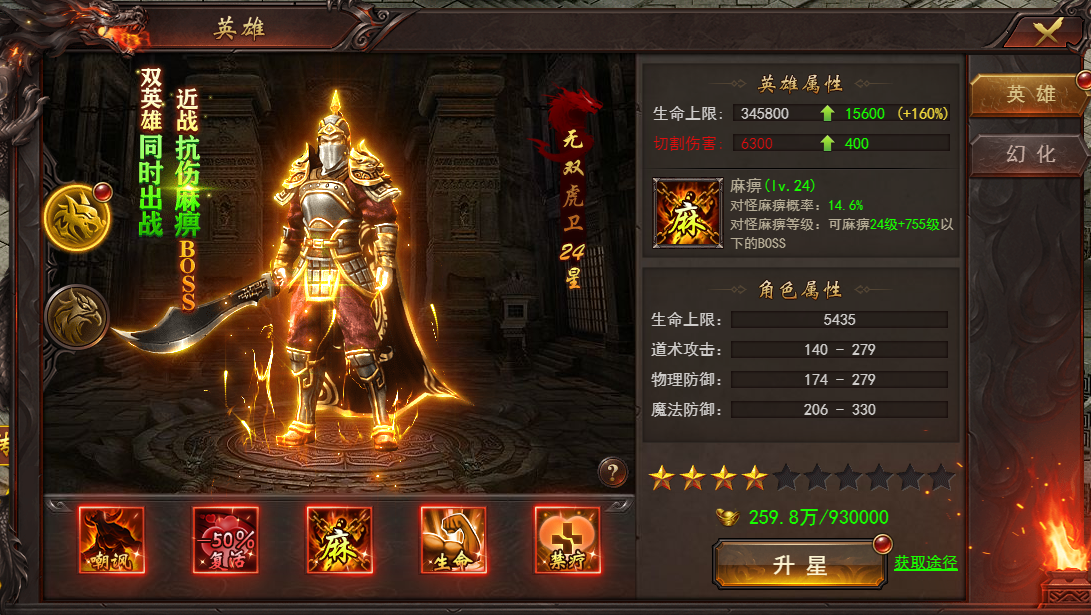Choose the bronze eagle hero medallion

[x=77, y=317]
